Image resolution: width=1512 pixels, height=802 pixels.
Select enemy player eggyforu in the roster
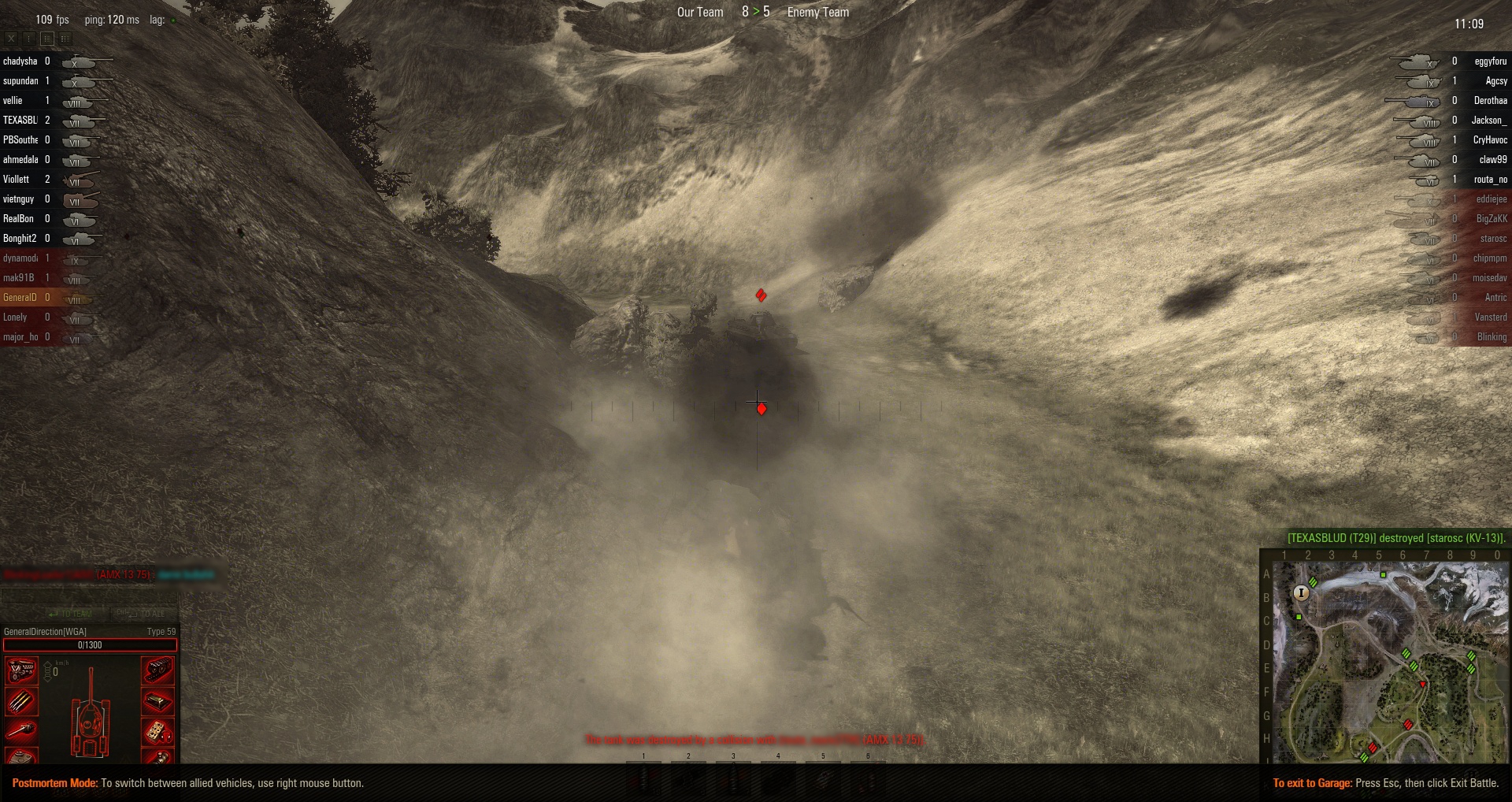pyautogui.click(x=1490, y=61)
